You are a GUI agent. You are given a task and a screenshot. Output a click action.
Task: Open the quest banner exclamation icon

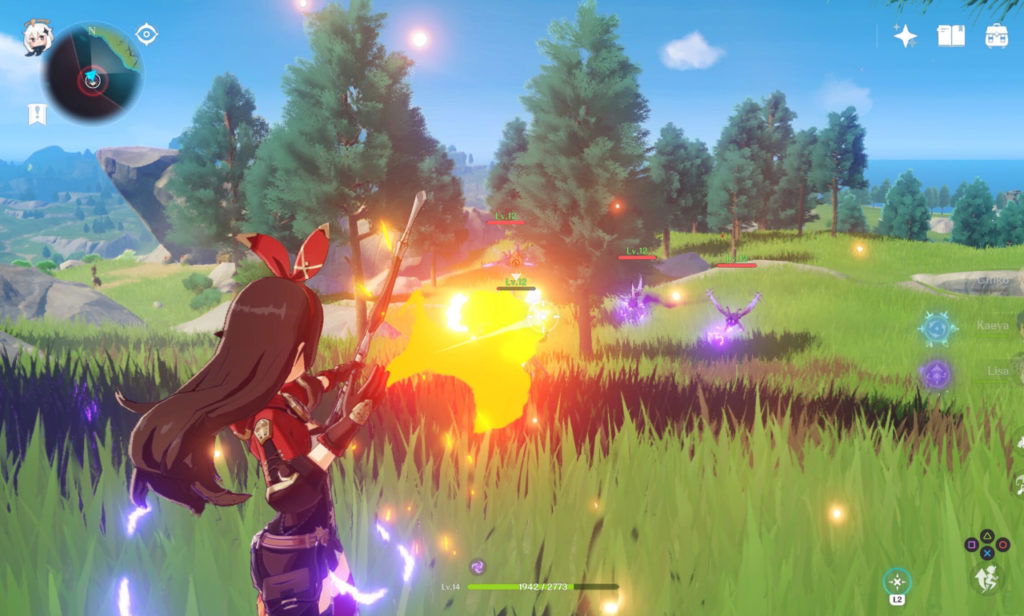click(x=37, y=114)
